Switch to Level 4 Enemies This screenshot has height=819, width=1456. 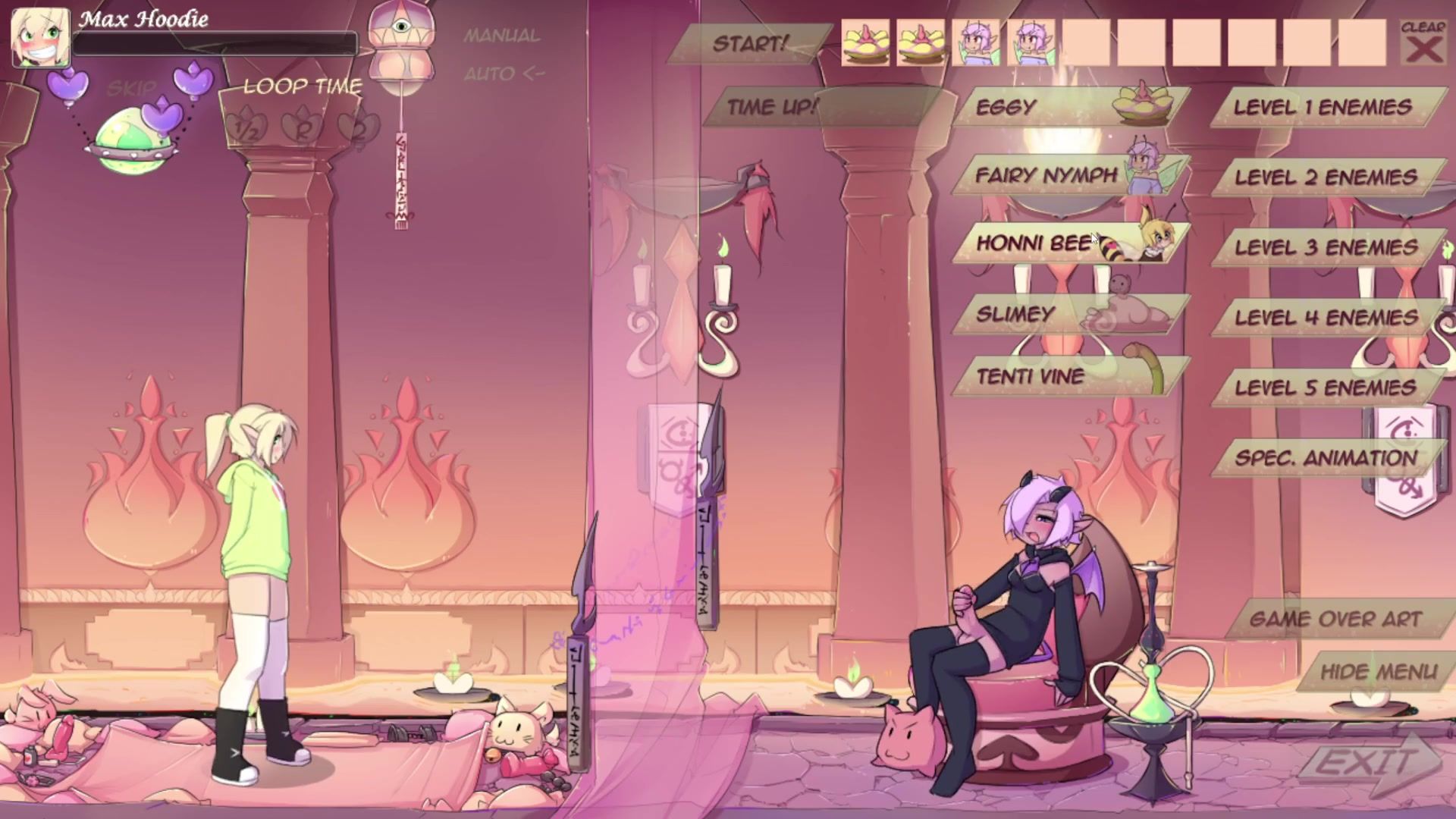click(1326, 318)
